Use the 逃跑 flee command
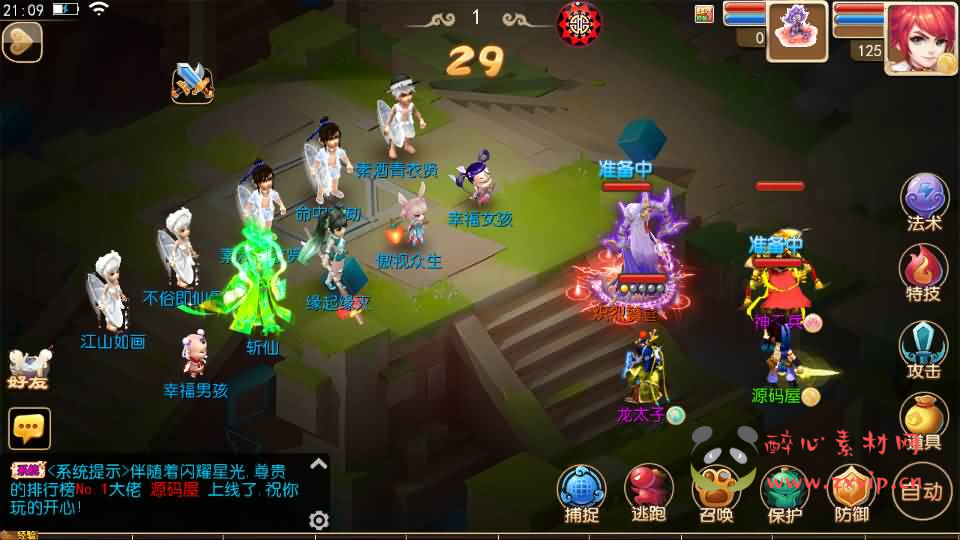 [x=649, y=492]
